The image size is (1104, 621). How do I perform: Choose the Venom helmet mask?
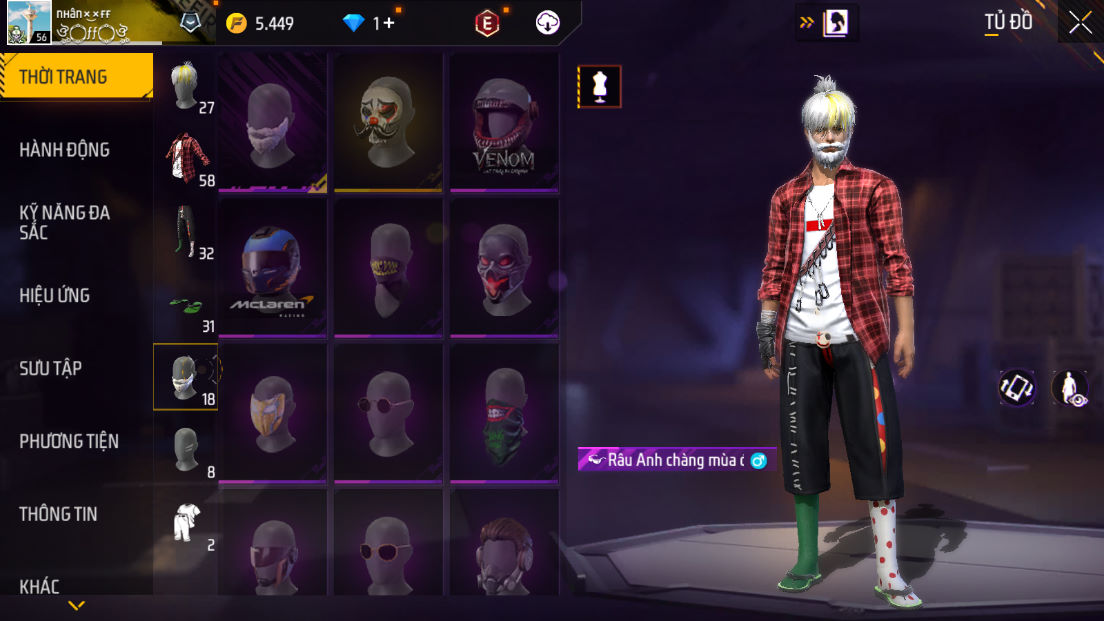503,122
